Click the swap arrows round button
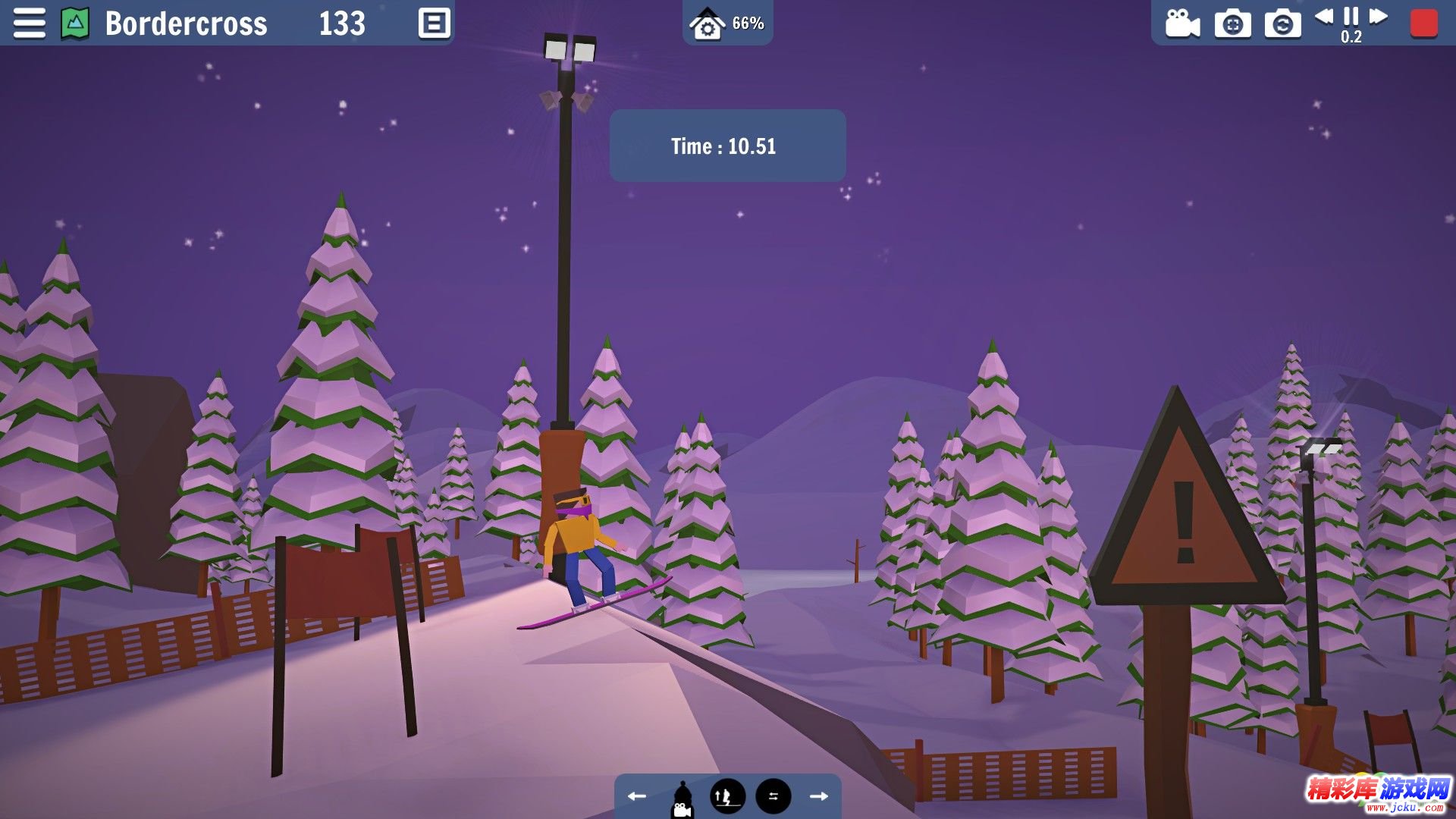This screenshot has height=819, width=1456. click(773, 796)
